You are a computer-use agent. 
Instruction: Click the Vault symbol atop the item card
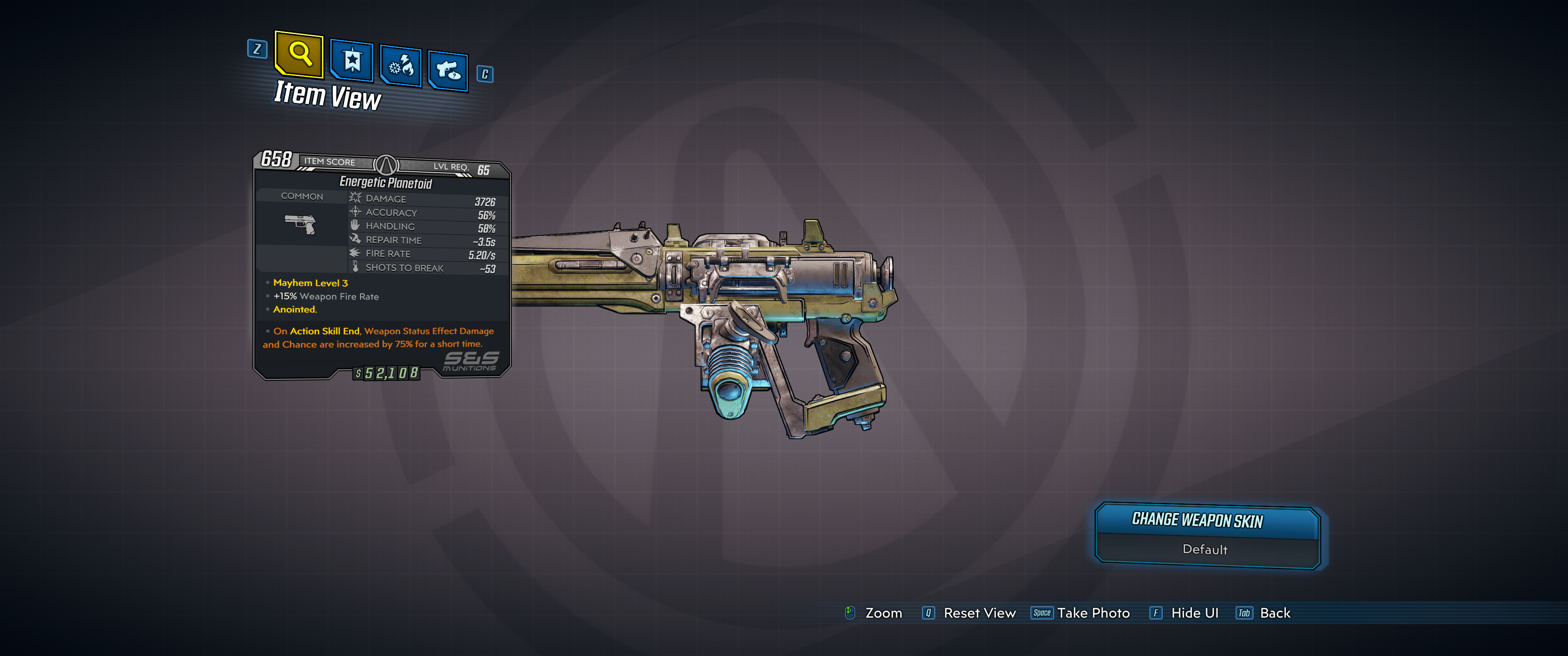pyautogui.click(x=386, y=164)
